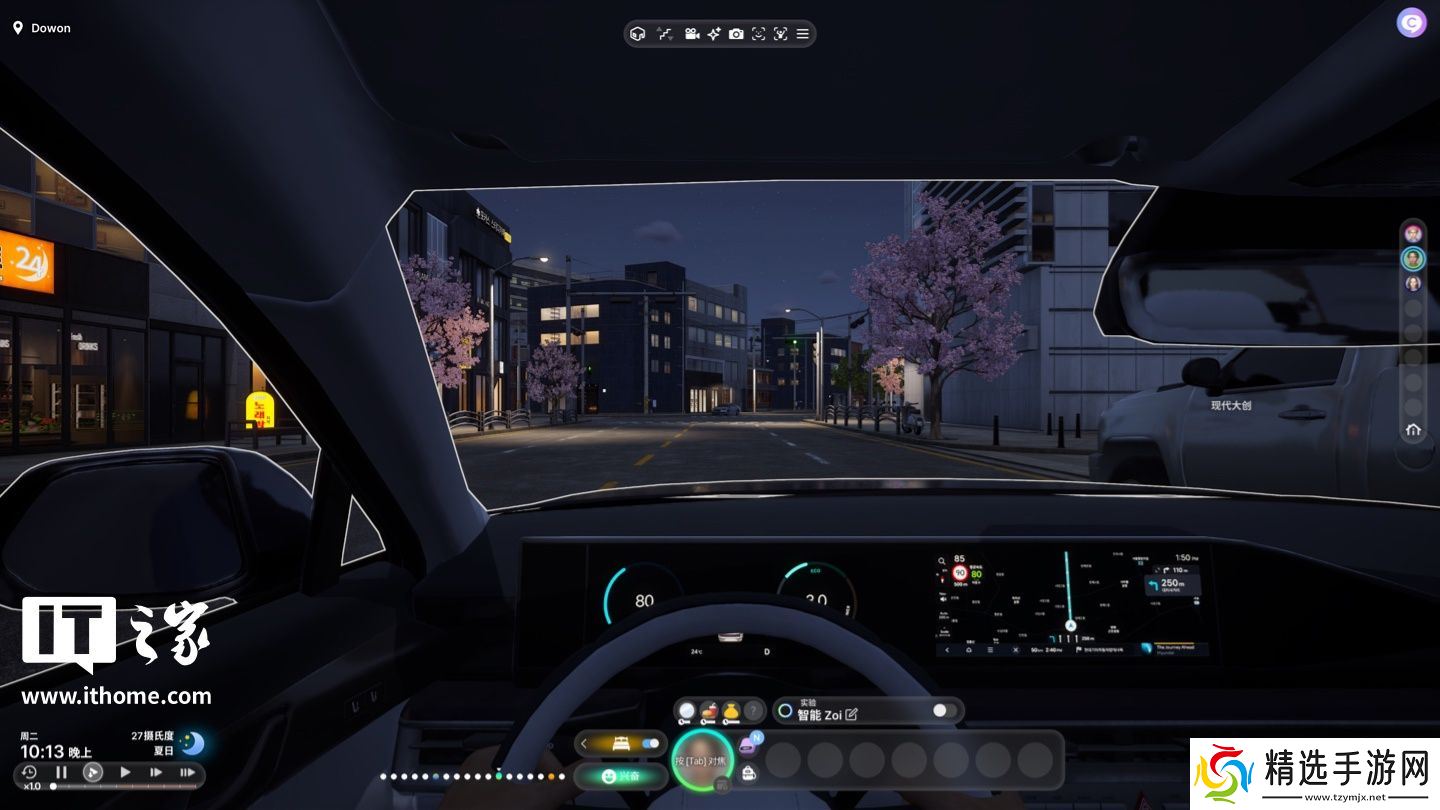Open the camera photo mode
Screen dimensions: 1440x810
736,34
